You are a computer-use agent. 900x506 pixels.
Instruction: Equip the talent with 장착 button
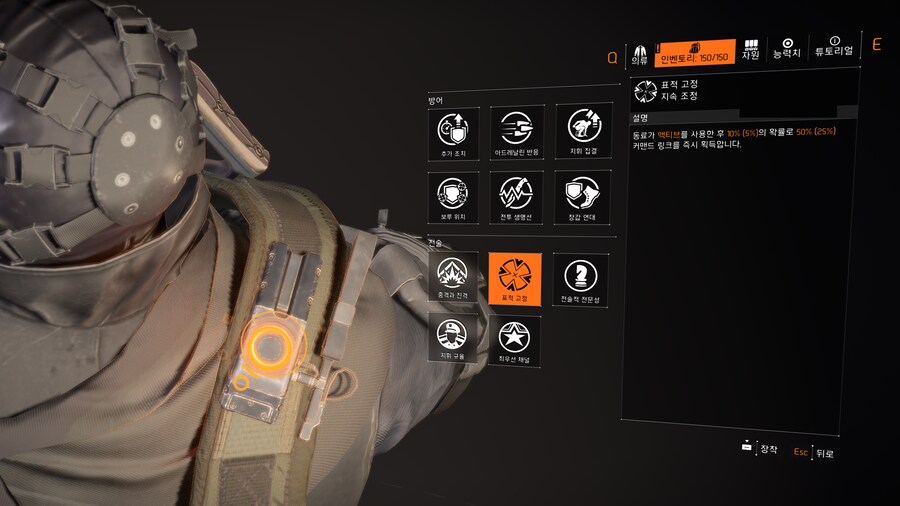pyautogui.click(x=760, y=449)
